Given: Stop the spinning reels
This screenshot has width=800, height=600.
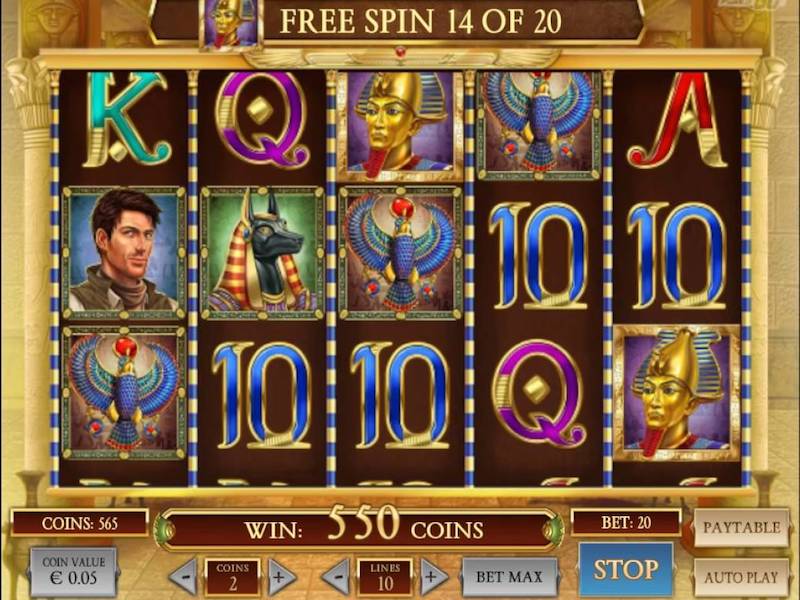Looking at the screenshot, I should click(626, 570).
